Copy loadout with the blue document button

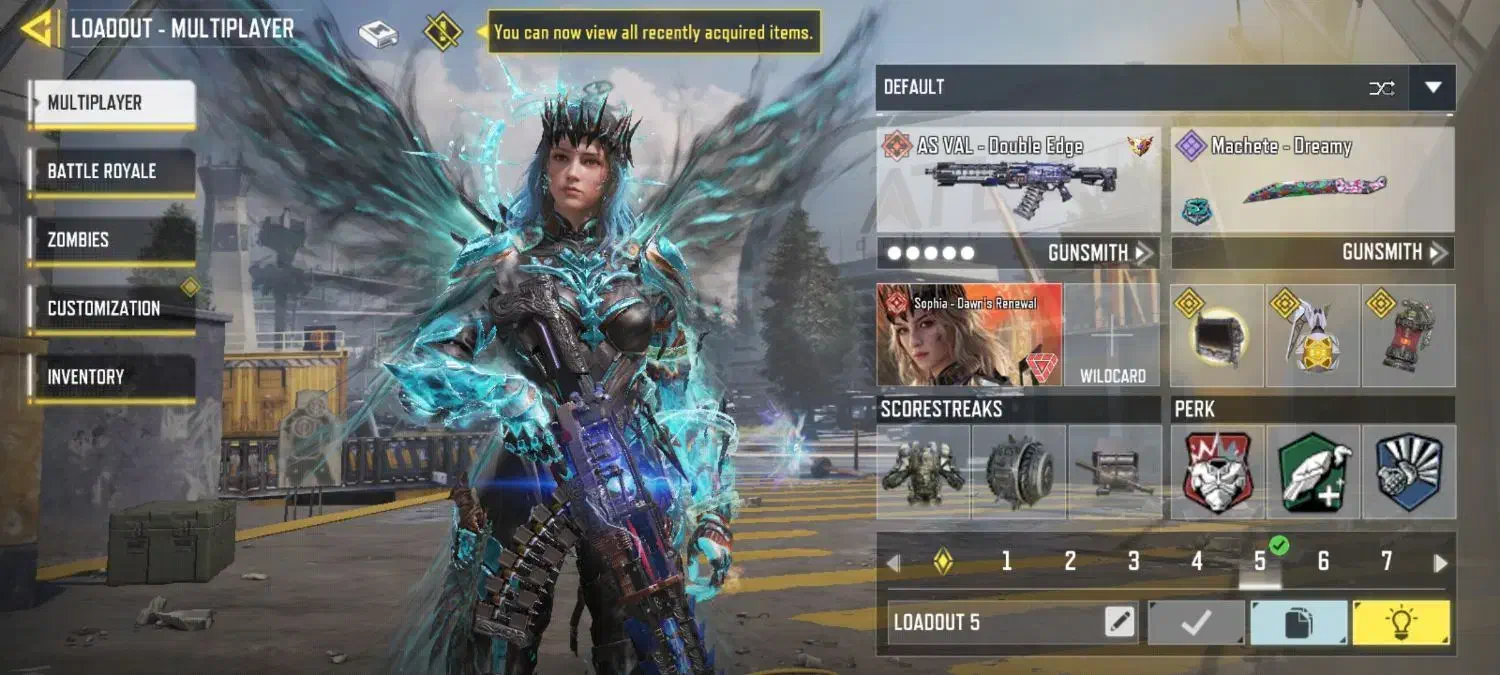click(1297, 622)
